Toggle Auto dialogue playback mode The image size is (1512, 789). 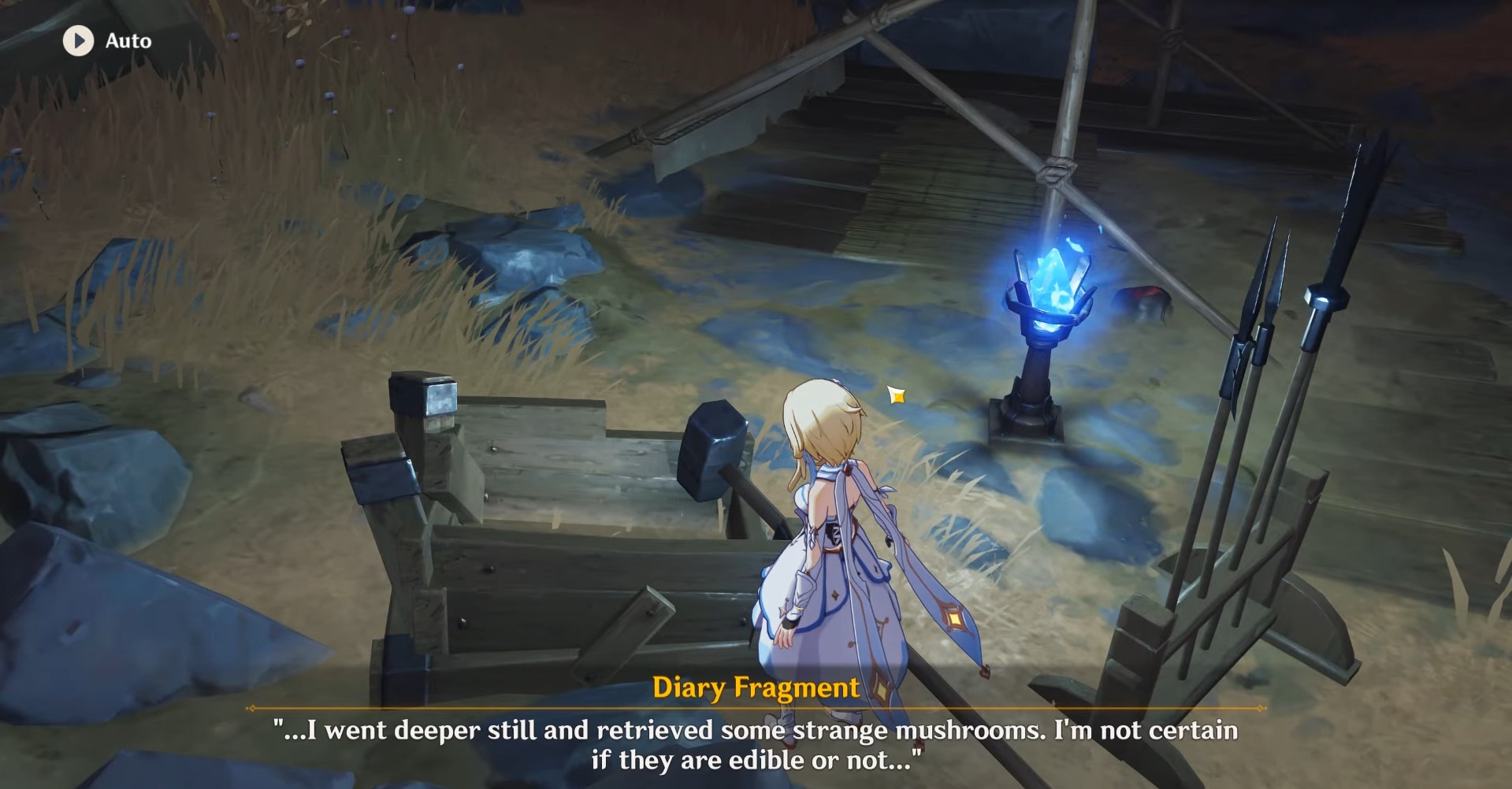[x=77, y=41]
